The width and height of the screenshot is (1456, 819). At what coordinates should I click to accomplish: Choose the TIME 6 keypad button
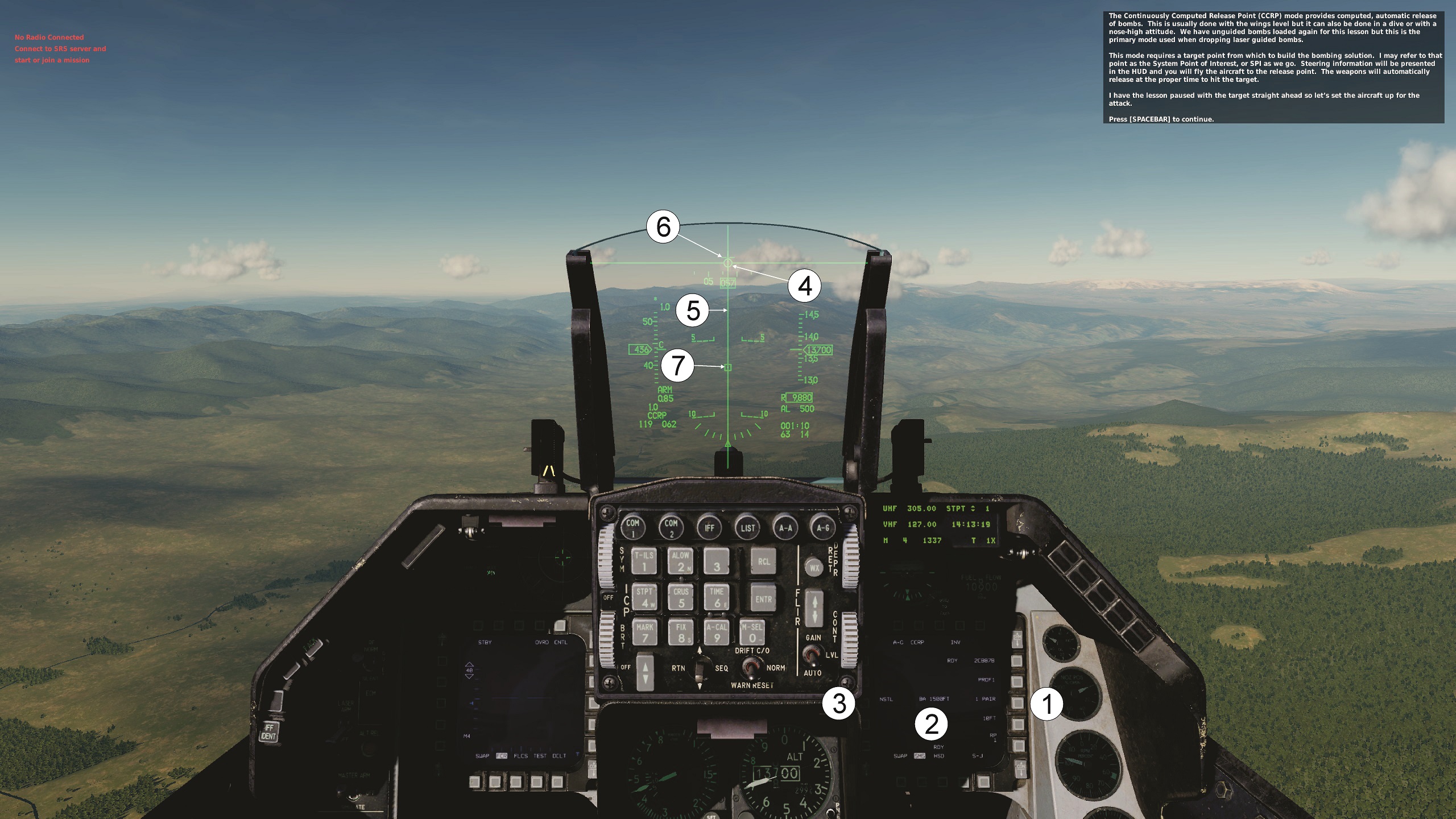pos(717,597)
